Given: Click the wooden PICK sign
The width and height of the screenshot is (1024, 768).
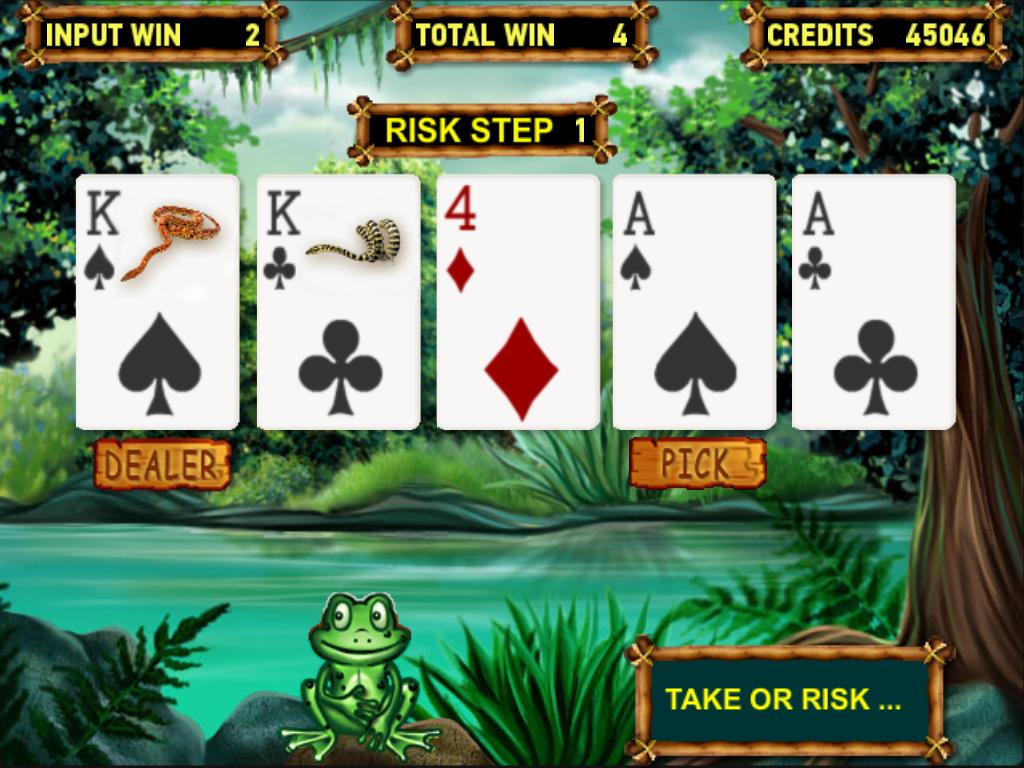Looking at the screenshot, I should 697,464.
